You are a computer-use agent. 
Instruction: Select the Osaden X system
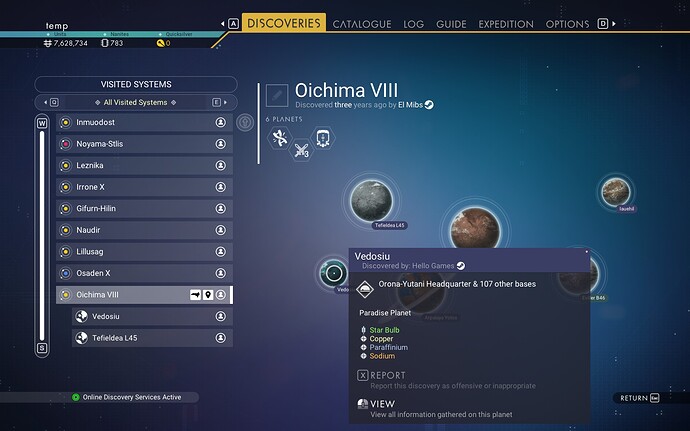[143, 273]
